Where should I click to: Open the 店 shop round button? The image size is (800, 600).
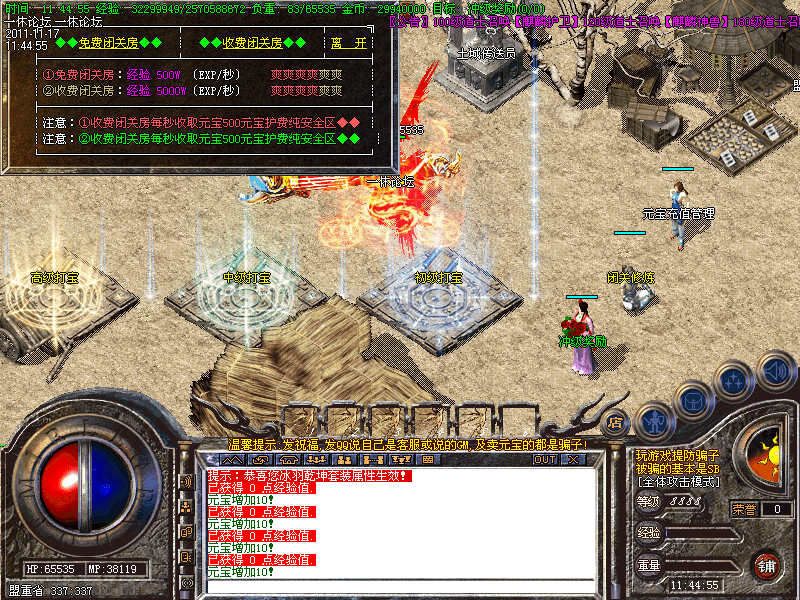pos(616,421)
